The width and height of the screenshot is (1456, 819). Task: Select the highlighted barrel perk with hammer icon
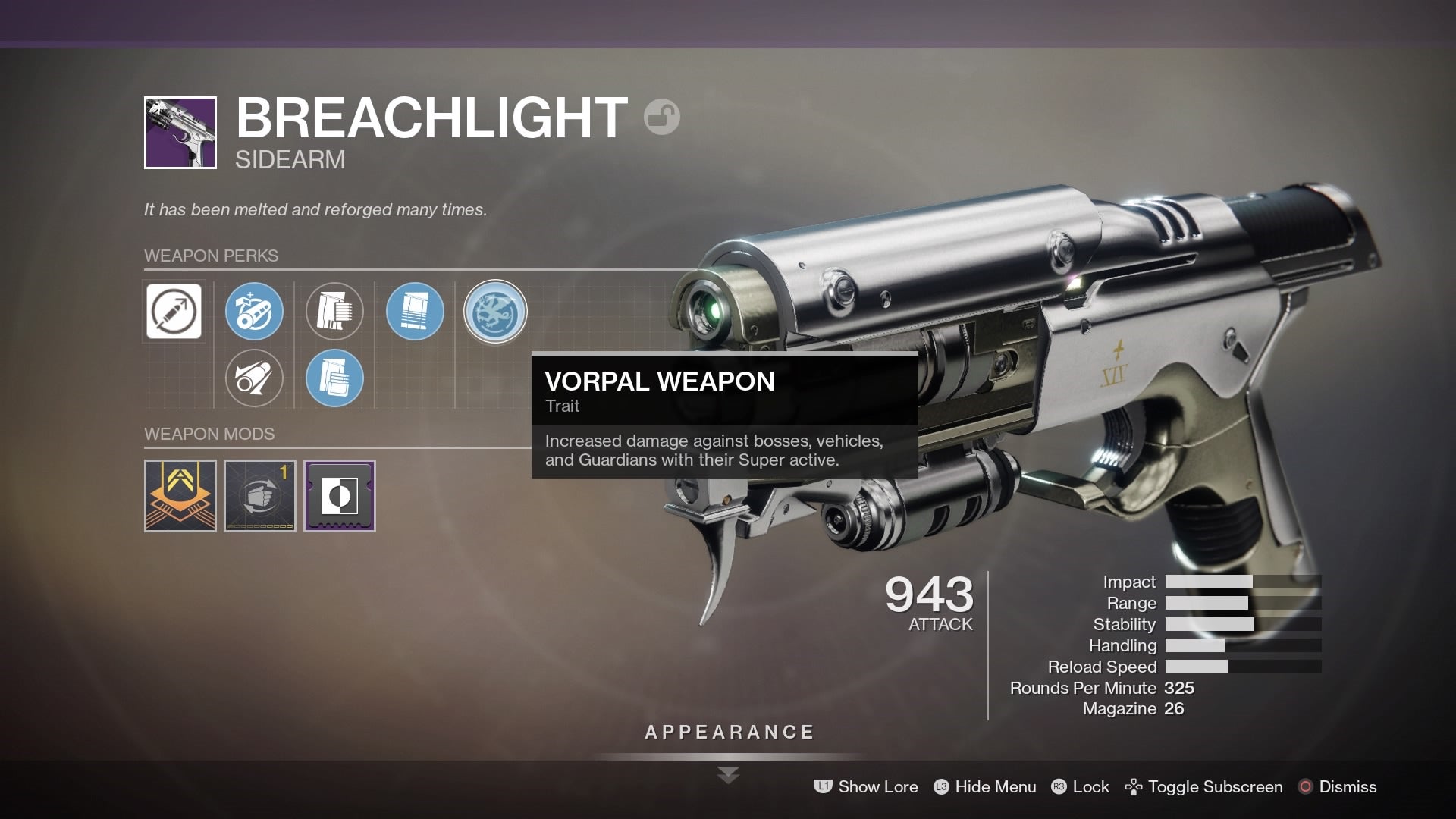tap(254, 312)
